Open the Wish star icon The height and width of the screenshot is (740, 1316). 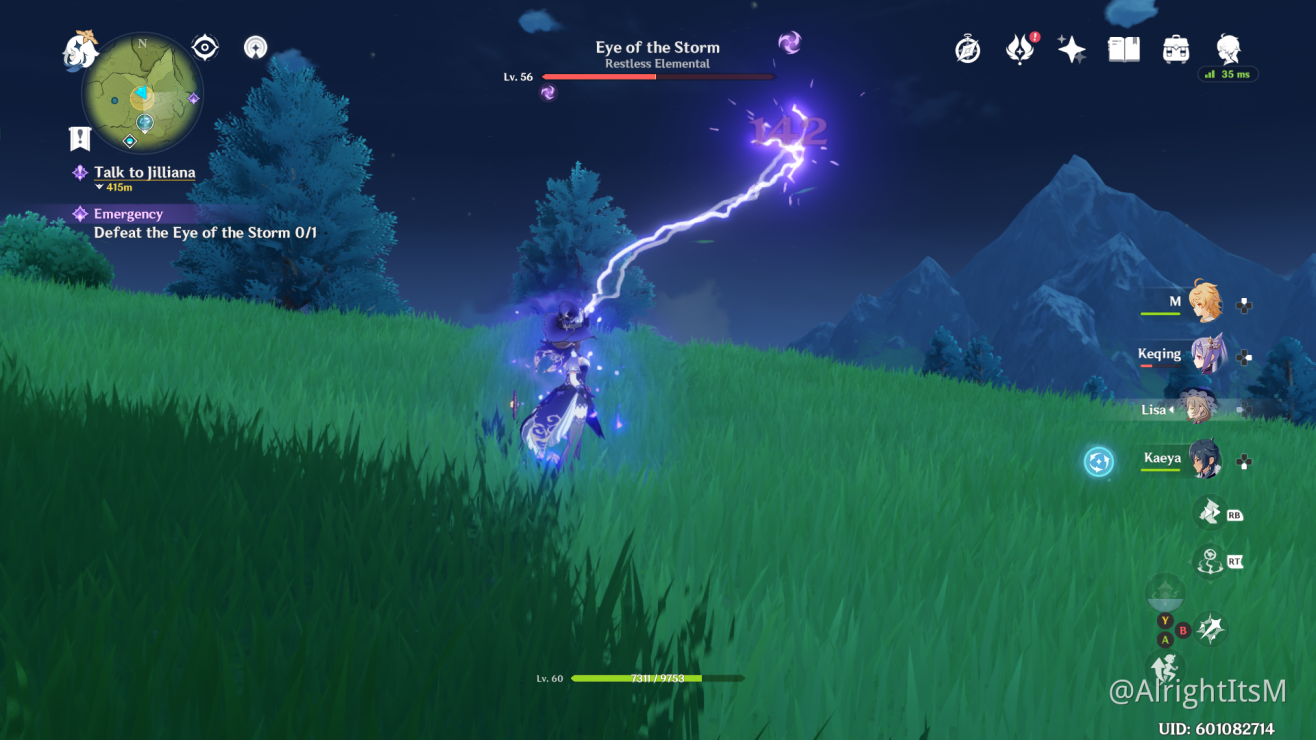(1072, 49)
